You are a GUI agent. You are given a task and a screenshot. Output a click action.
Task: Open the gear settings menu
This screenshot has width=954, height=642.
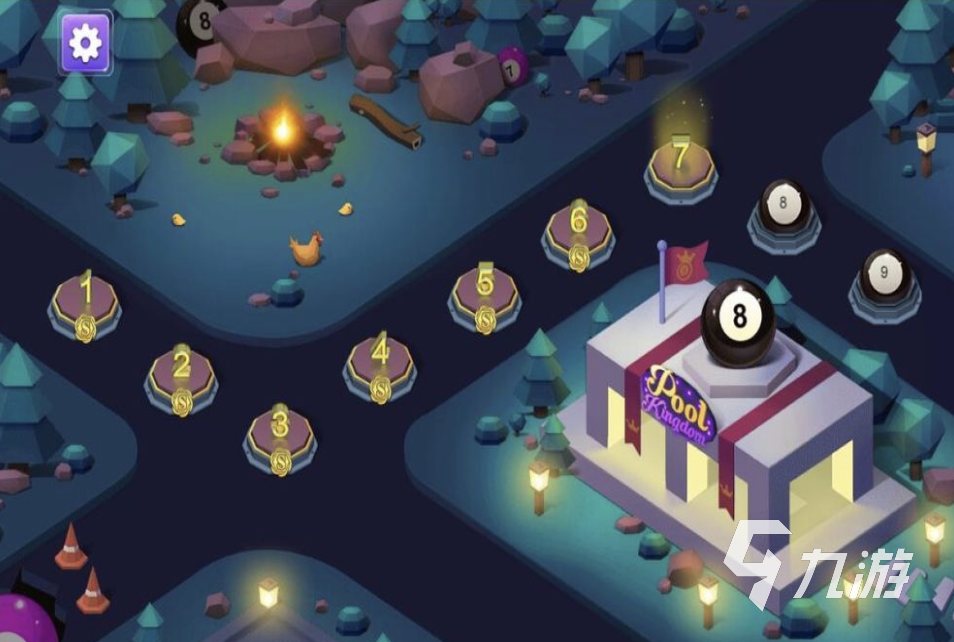[x=85, y=42]
